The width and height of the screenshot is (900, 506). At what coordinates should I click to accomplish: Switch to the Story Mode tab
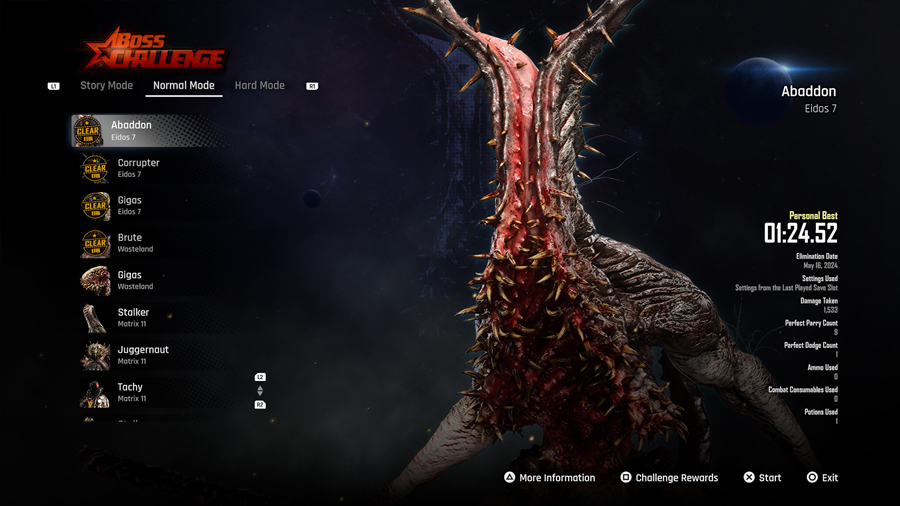coord(106,86)
